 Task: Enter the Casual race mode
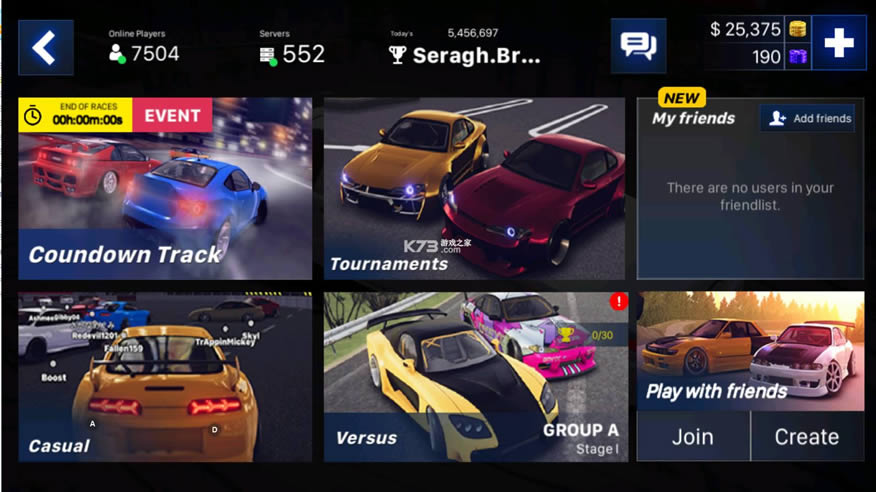tap(165, 377)
